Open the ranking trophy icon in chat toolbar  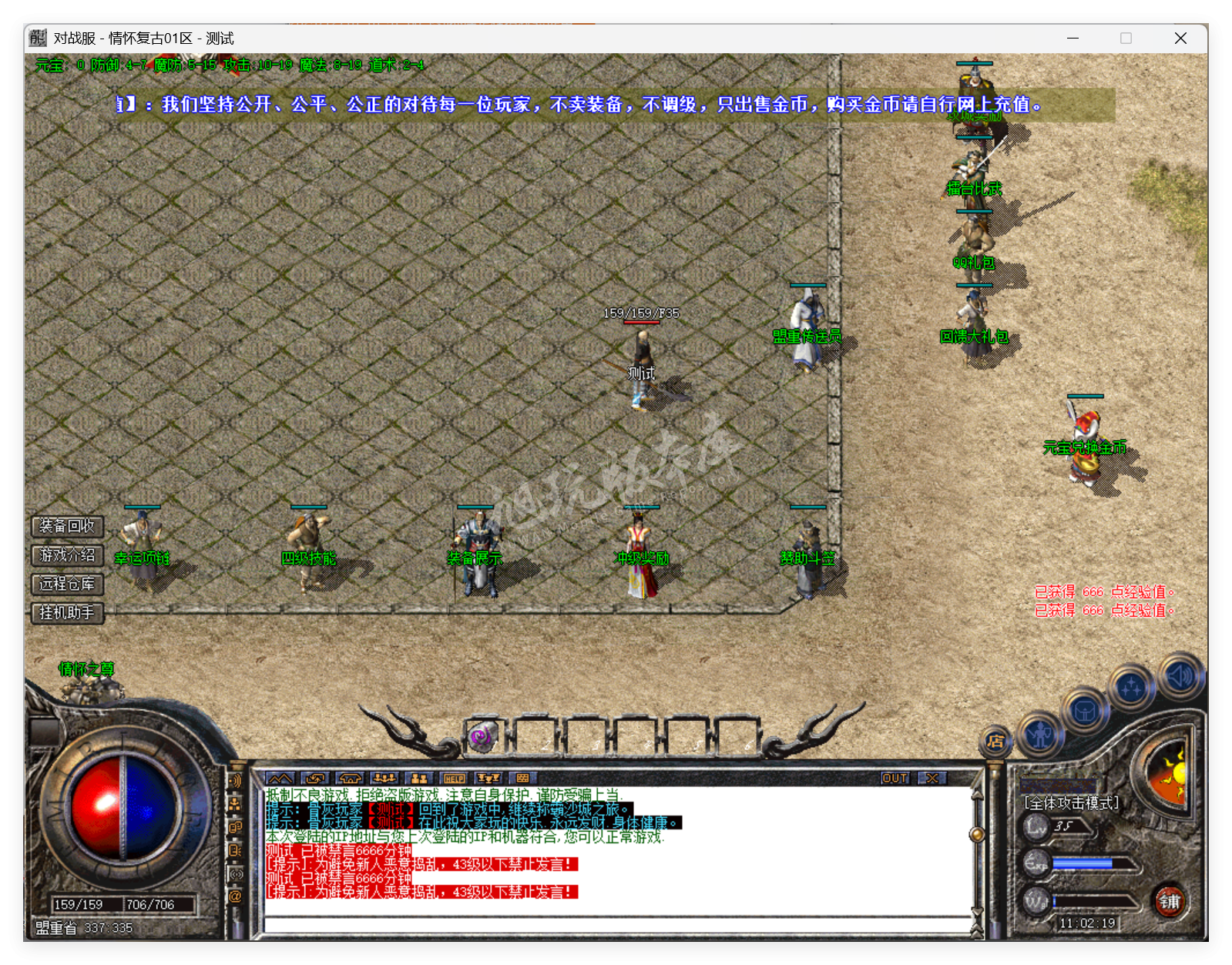488,779
